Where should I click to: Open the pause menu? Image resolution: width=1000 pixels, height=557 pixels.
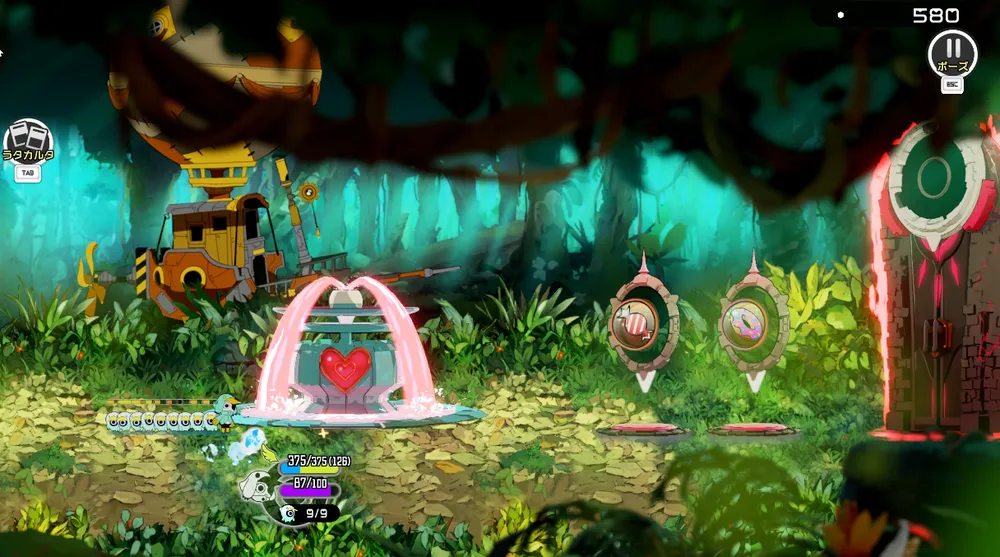click(952, 50)
